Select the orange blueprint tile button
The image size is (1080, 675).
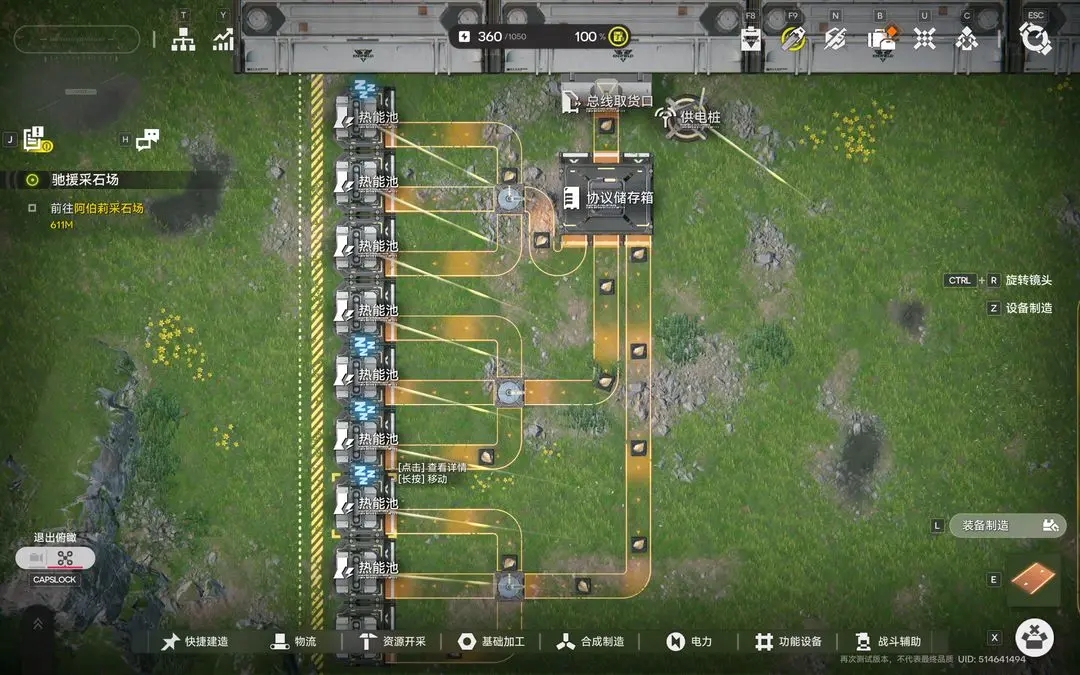pyautogui.click(x=1033, y=580)
